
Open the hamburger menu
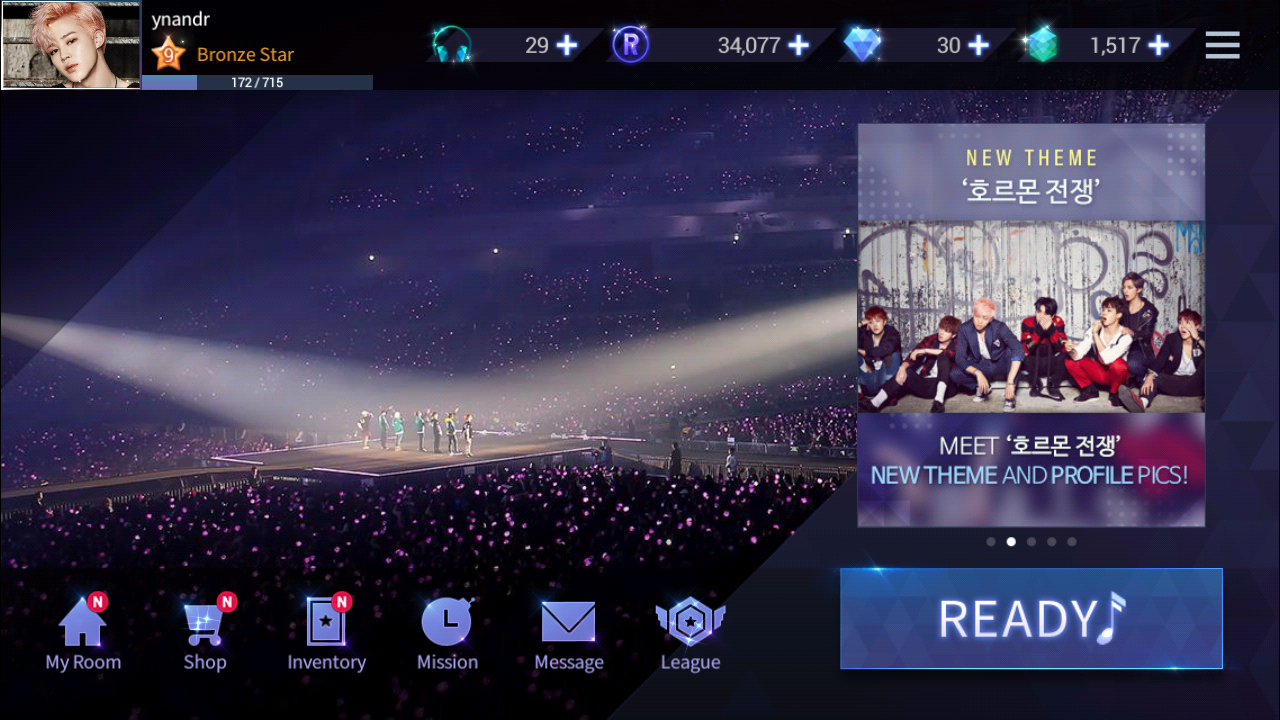point(1222,45)
